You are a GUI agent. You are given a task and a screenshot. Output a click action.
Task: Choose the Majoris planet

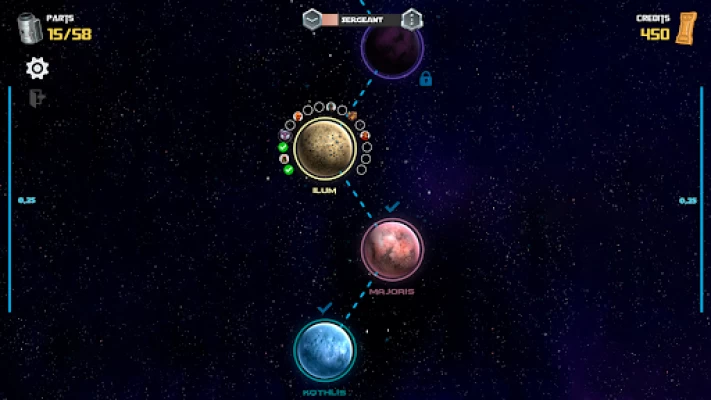pos(392,248)
